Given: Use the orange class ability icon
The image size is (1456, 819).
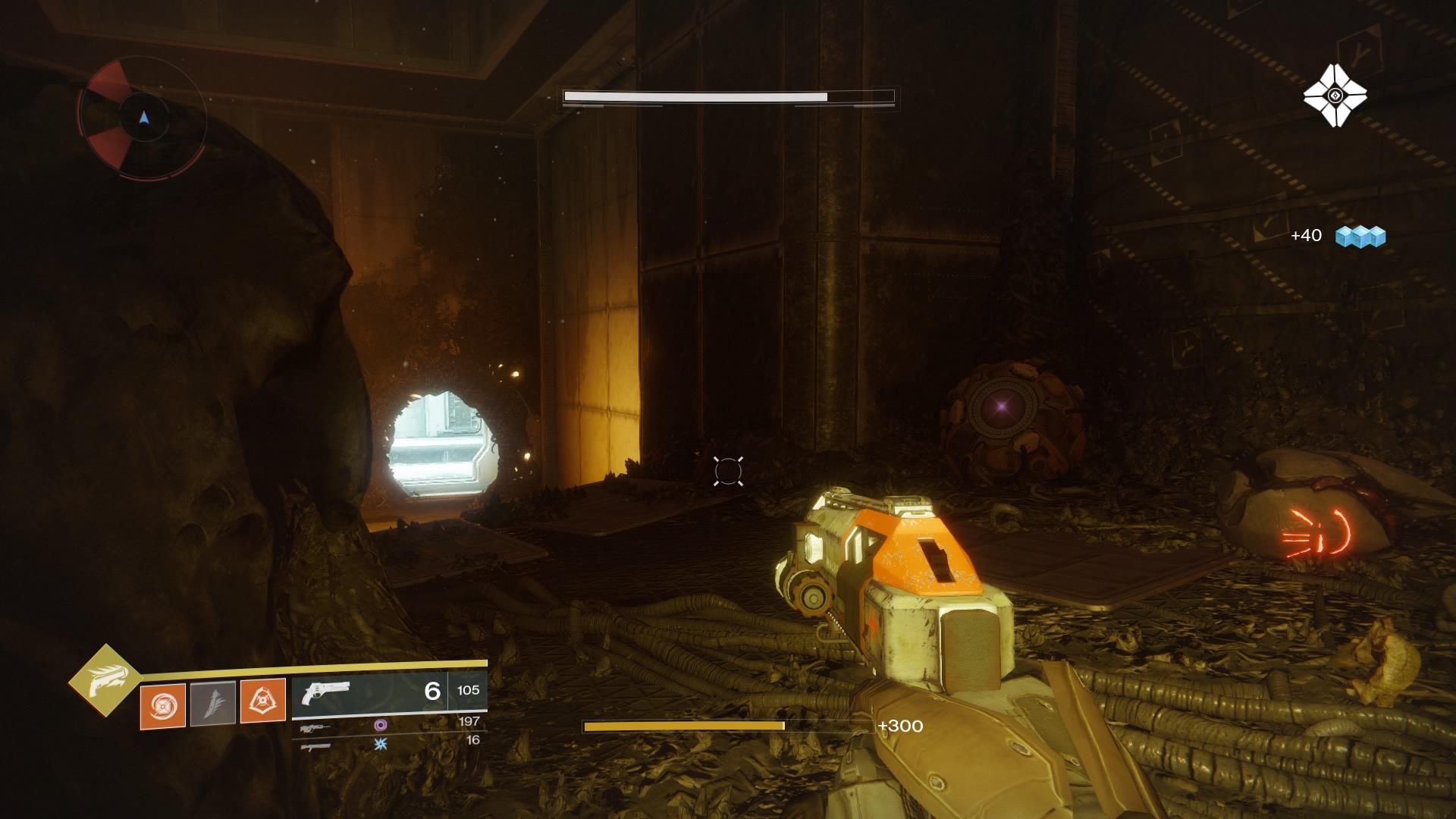Looking at the screenshot, I should coord(262,700).
